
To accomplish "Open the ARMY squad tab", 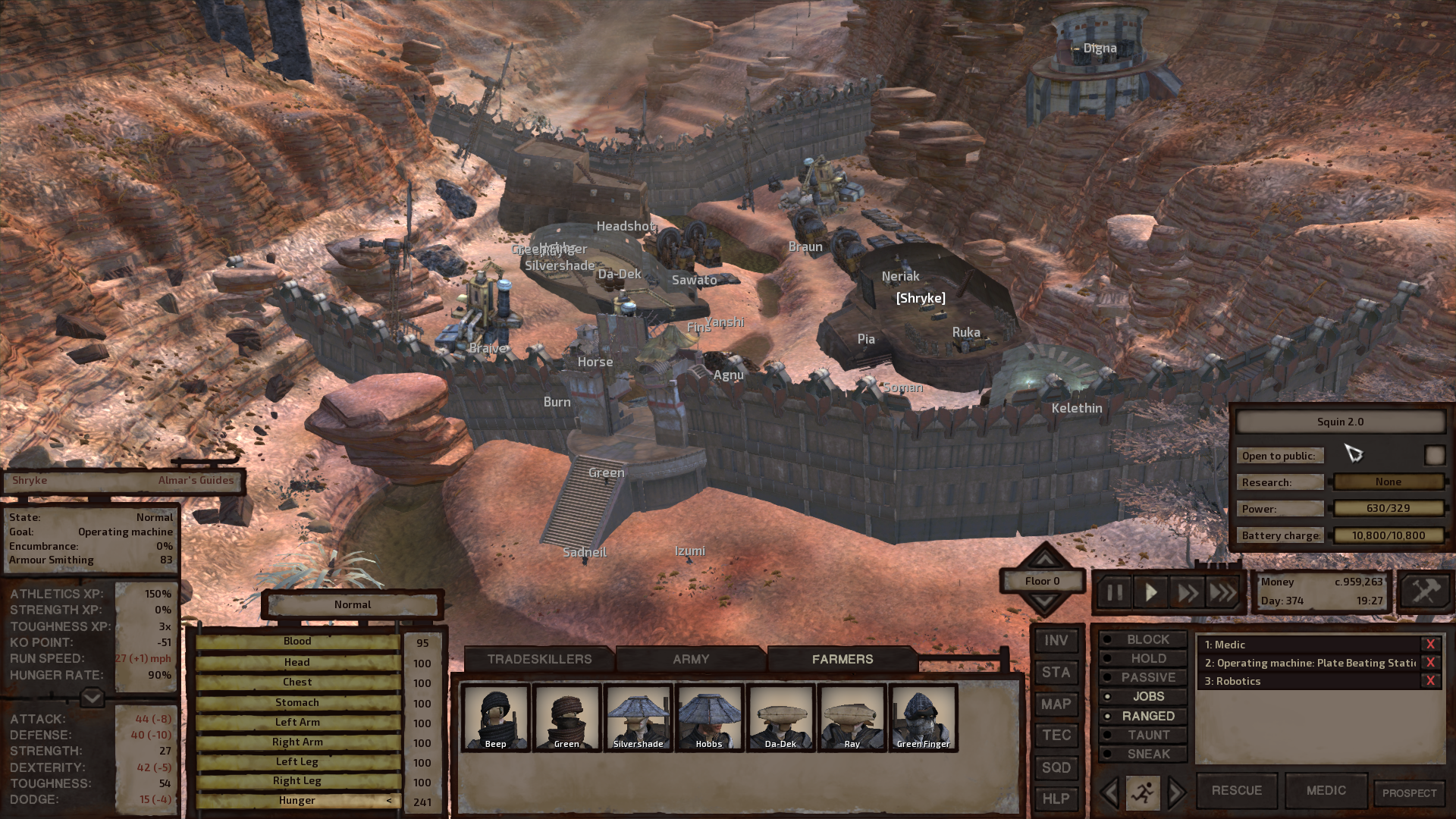I will [691, 659].
